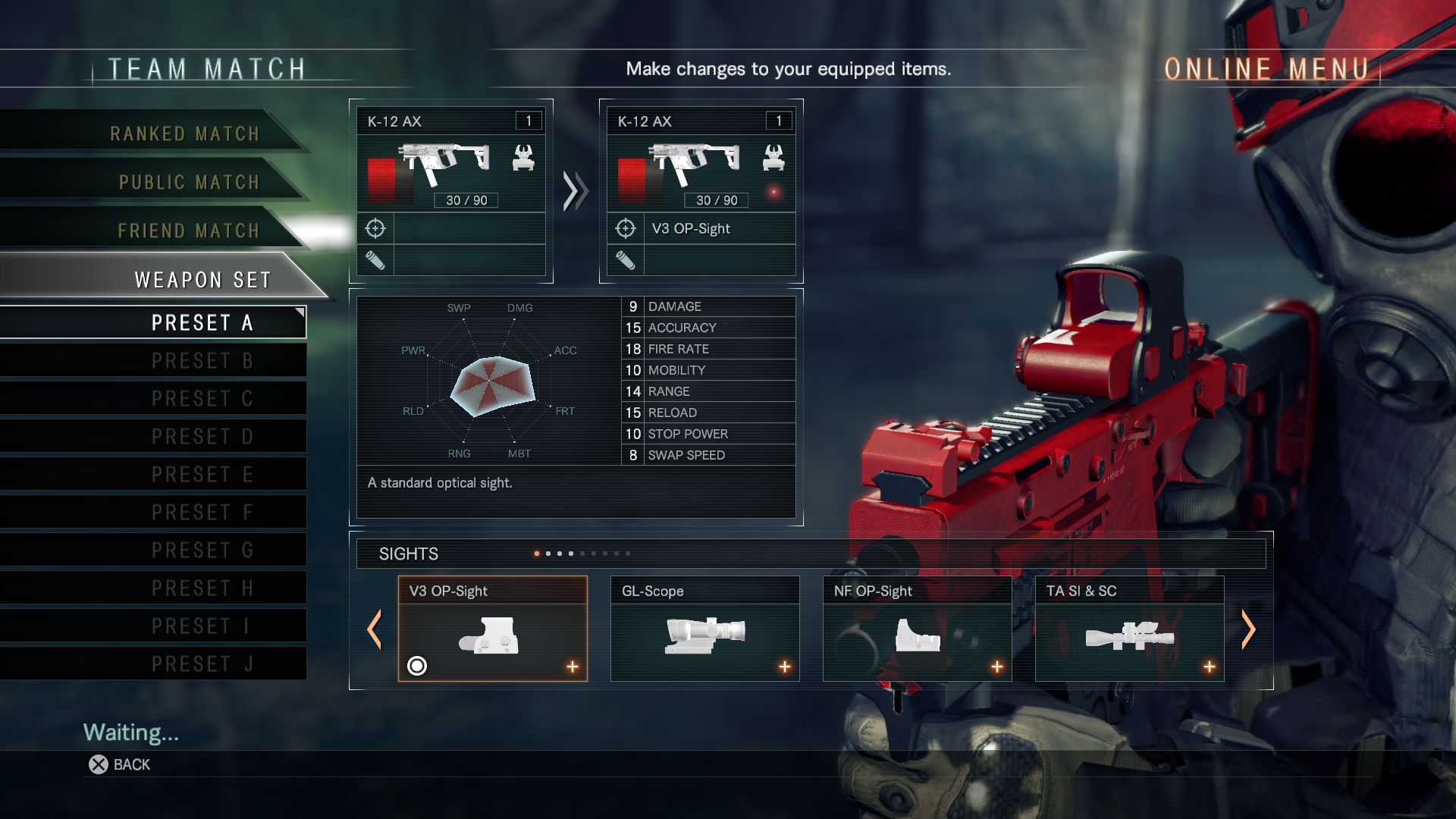Click the plus icon on the TA SI & SC card
The image size is (1456, 819).
1208,667
